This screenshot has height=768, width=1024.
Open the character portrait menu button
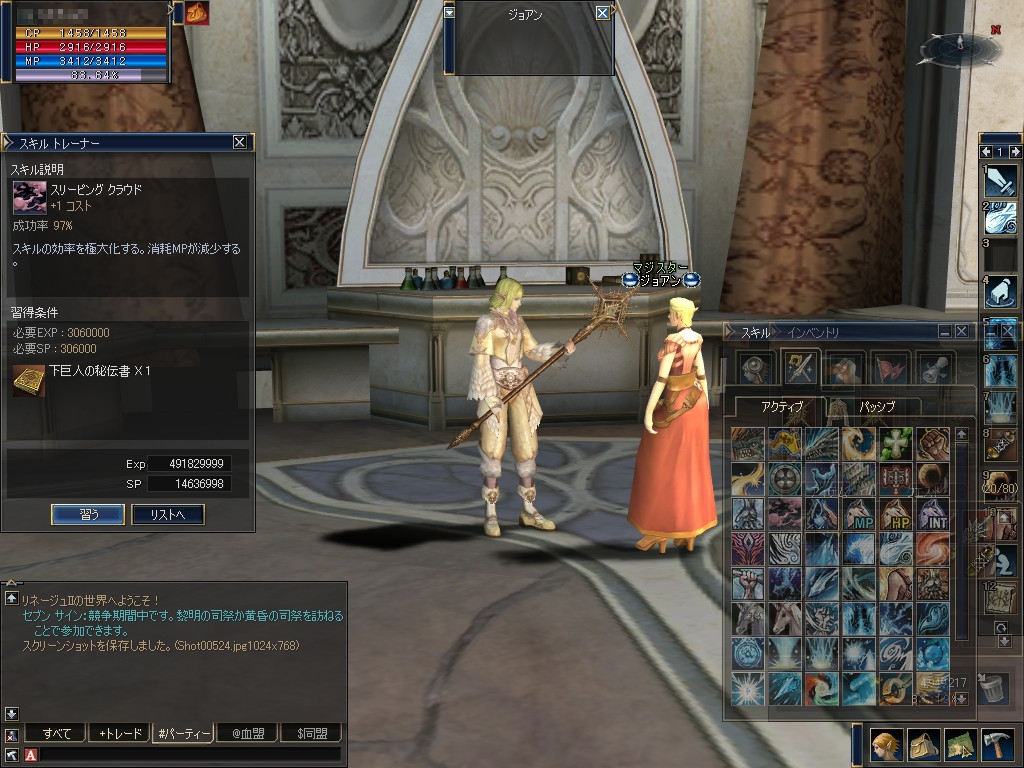tap(884, 745)
